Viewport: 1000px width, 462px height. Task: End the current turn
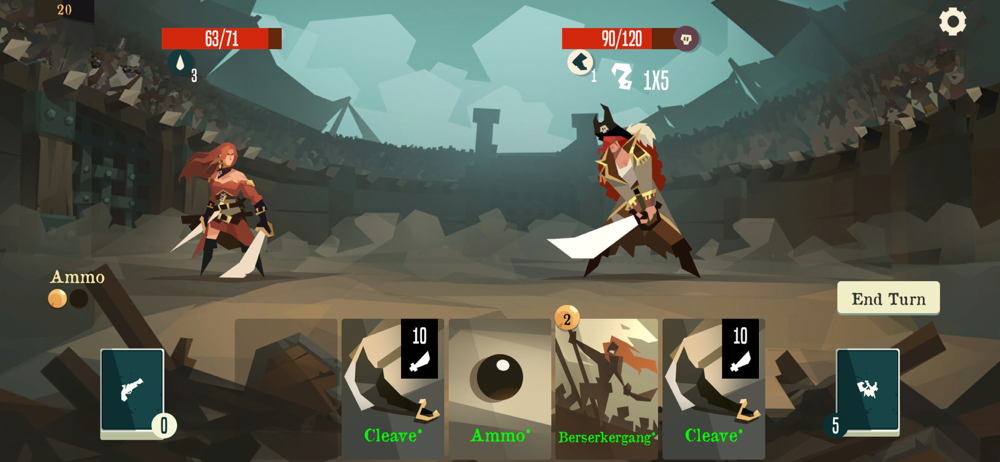coord(888,298)
